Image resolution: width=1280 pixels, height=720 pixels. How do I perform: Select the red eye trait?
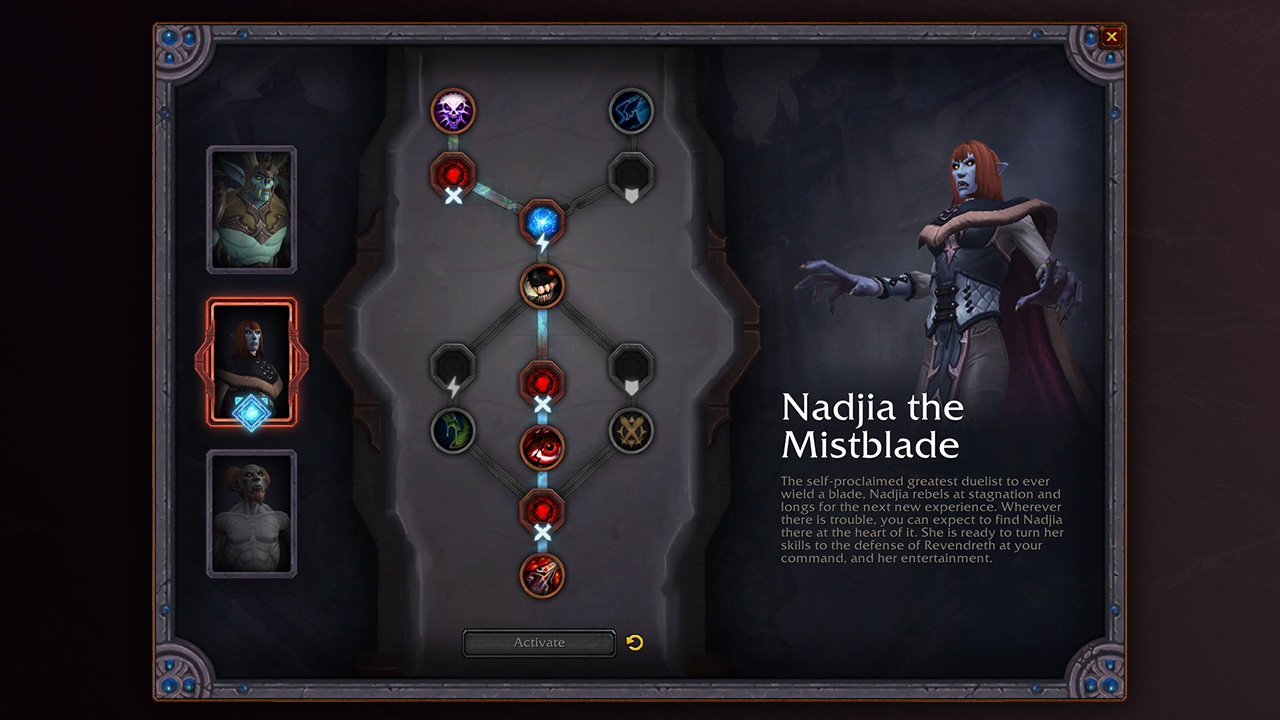click(542, 447)
